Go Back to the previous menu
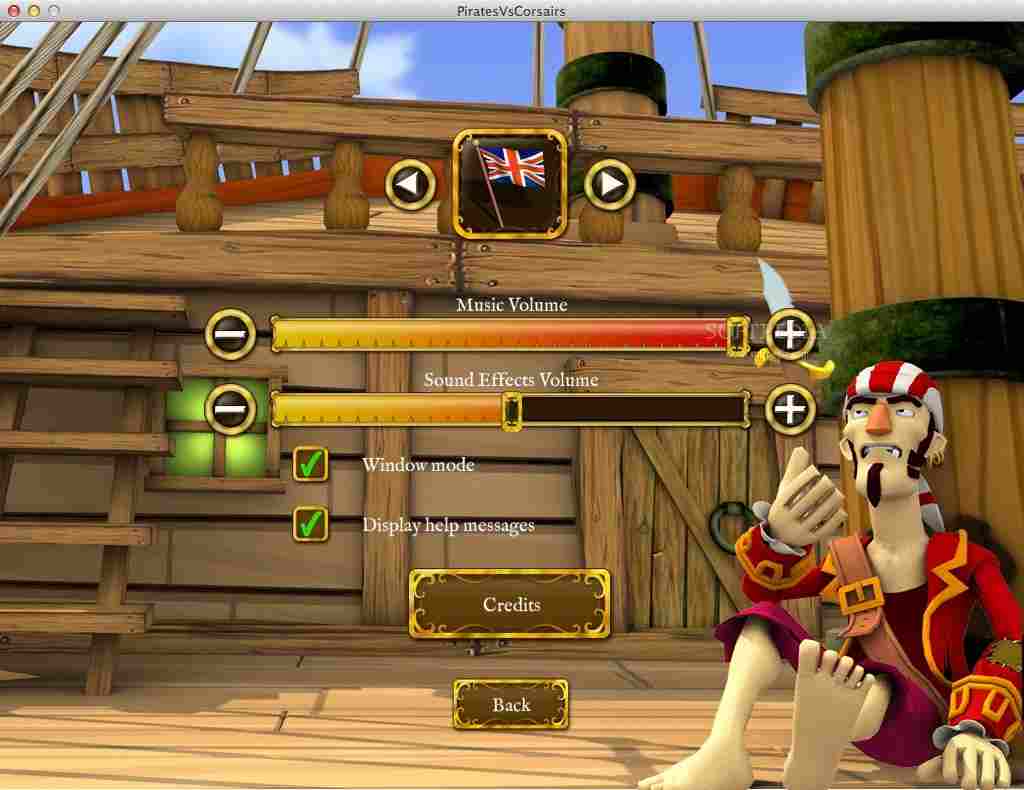This screenshot has height=790, width=1024. tap(510, 704)
